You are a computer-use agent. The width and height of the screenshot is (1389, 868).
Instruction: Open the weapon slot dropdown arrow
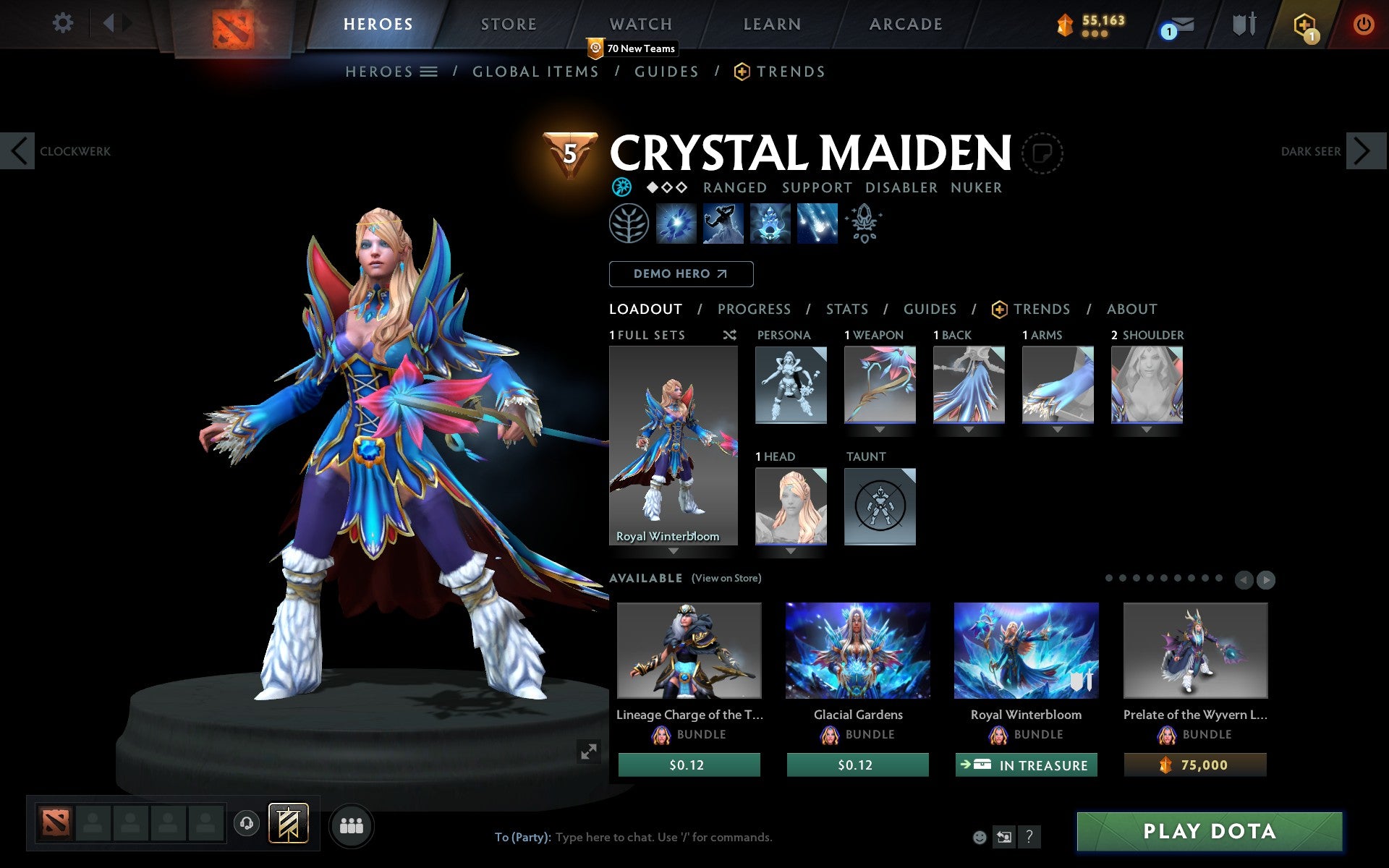click(x=878, y=429)
